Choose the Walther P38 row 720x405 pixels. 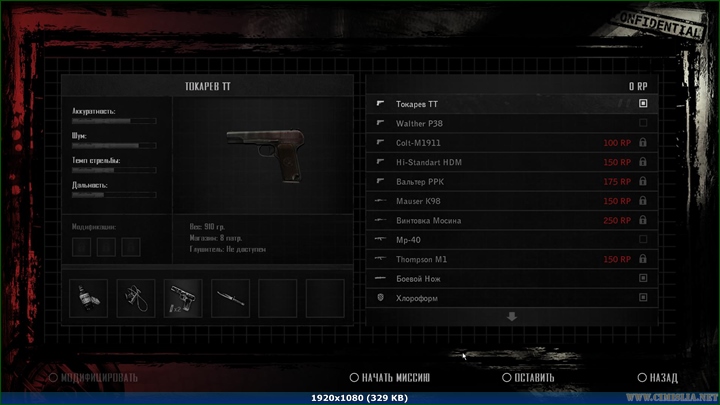click(510, 123)
